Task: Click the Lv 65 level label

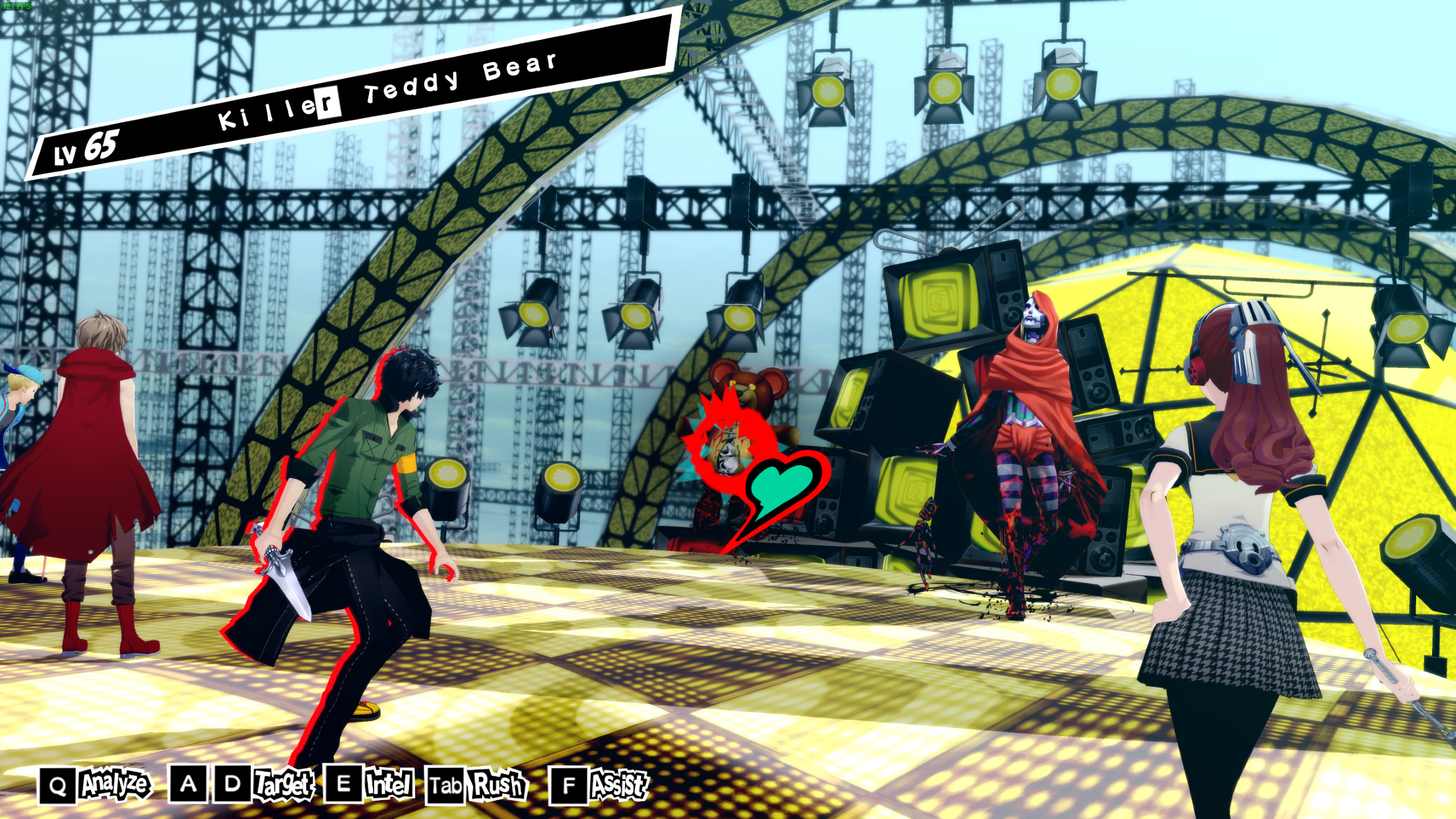Action: (85, 147)
